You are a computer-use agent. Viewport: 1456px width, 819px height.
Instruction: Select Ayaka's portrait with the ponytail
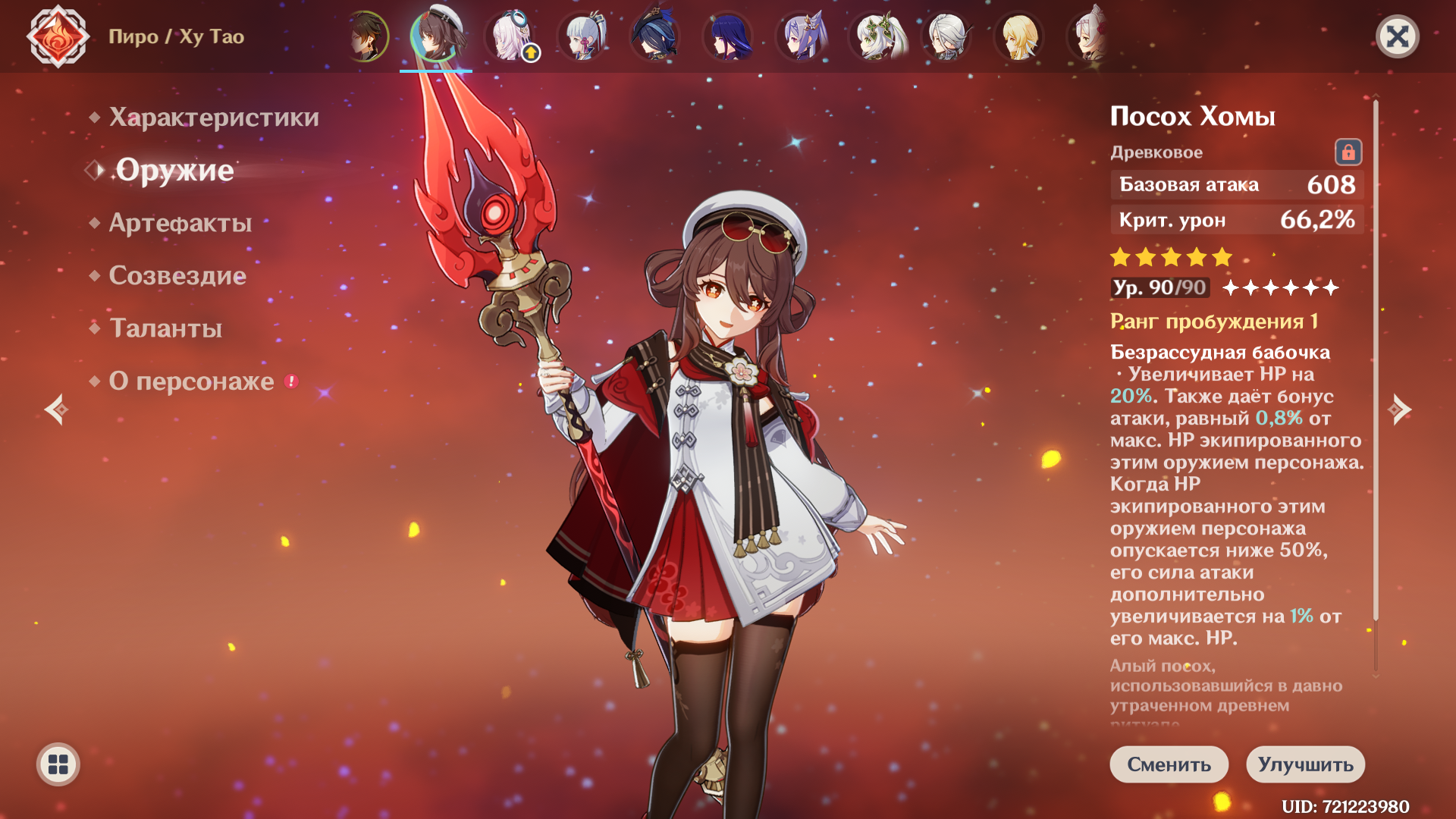582,36
